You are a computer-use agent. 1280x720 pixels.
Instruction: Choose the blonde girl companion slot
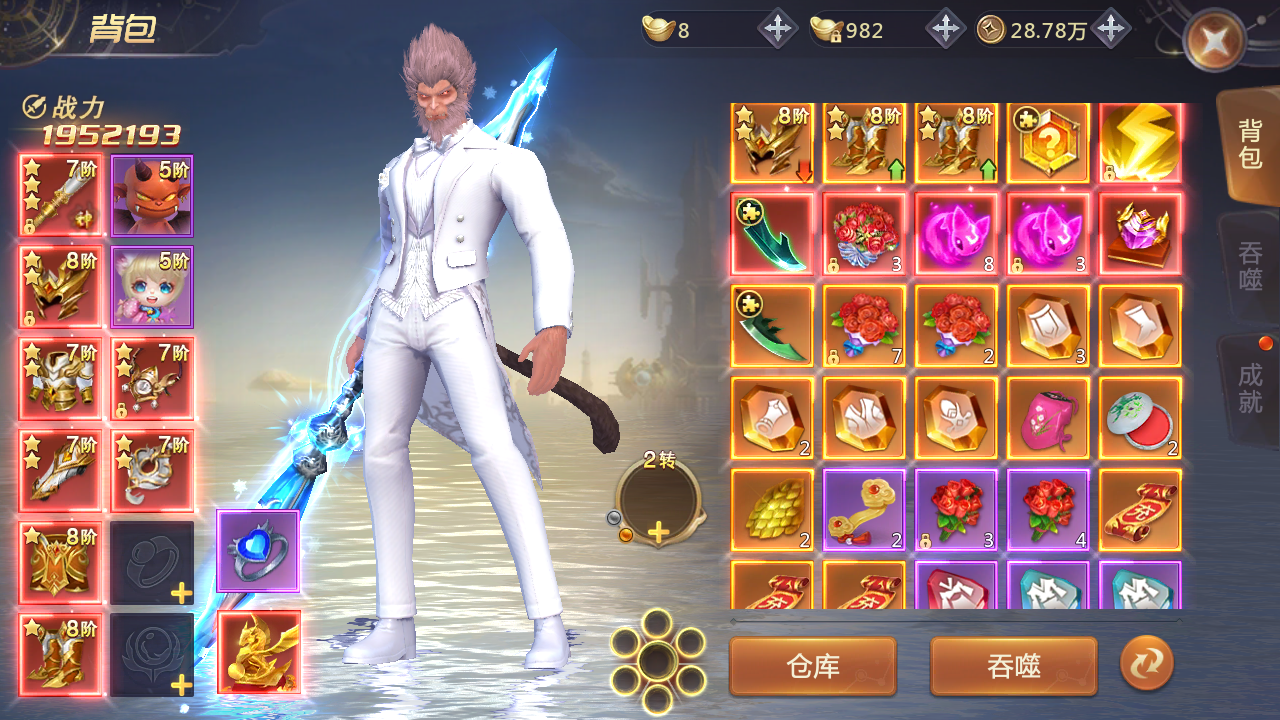[152, 287]
